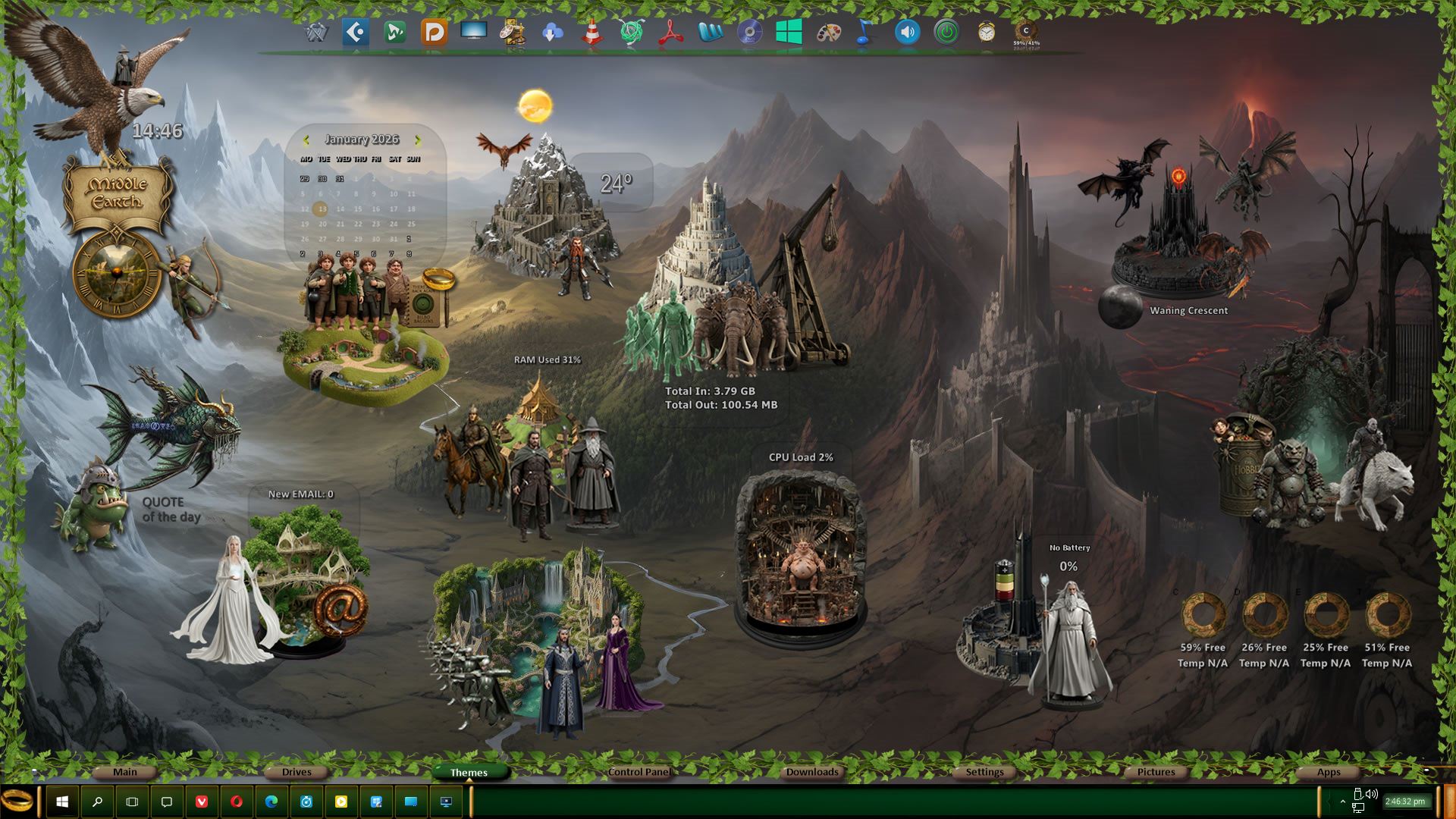Select the Themes tab
Image resolution: width=1456 pixels, height=819 pixels.
pyautogui.click(x=469, y=773)
